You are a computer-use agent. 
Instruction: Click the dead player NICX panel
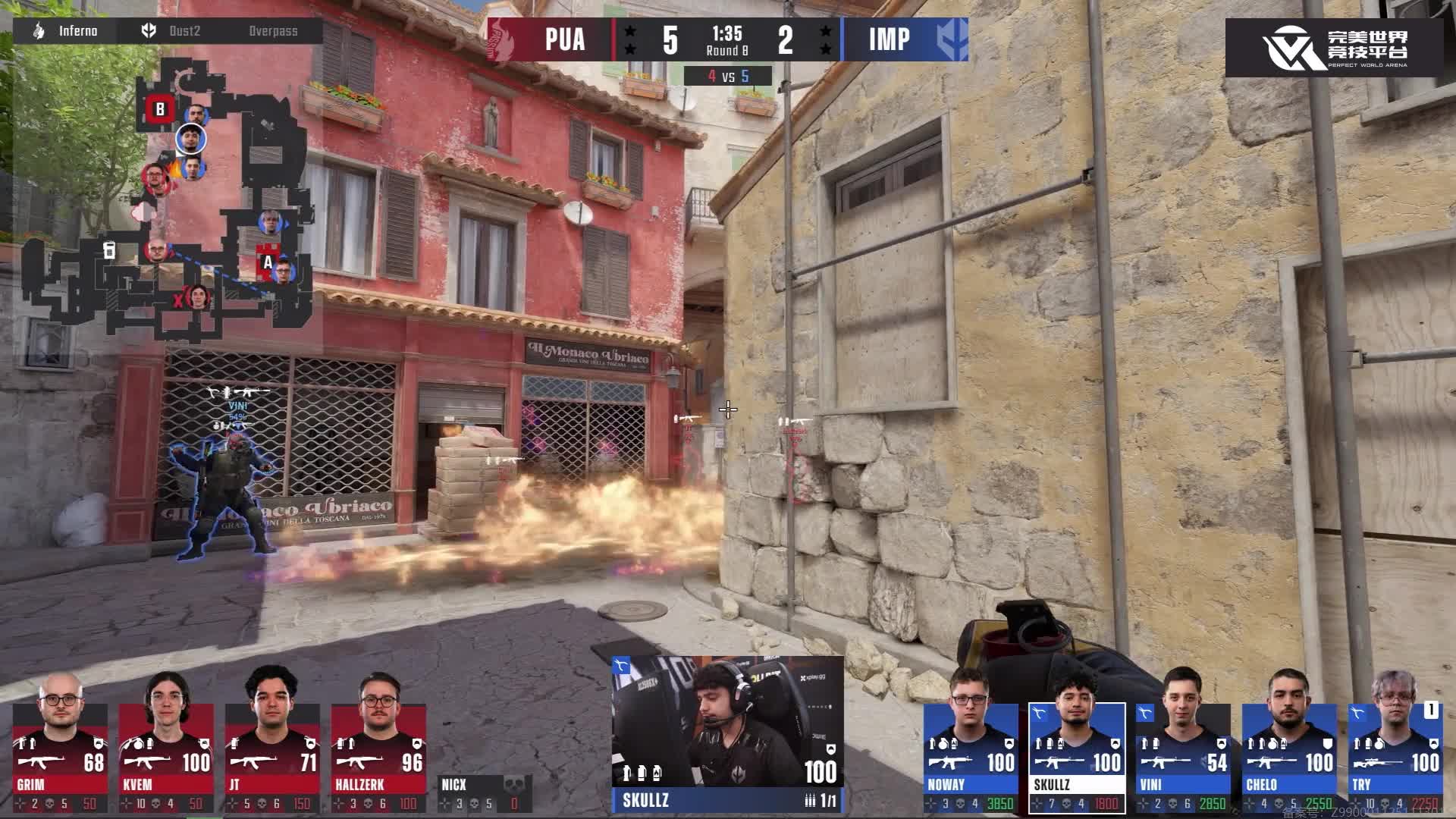485,794
